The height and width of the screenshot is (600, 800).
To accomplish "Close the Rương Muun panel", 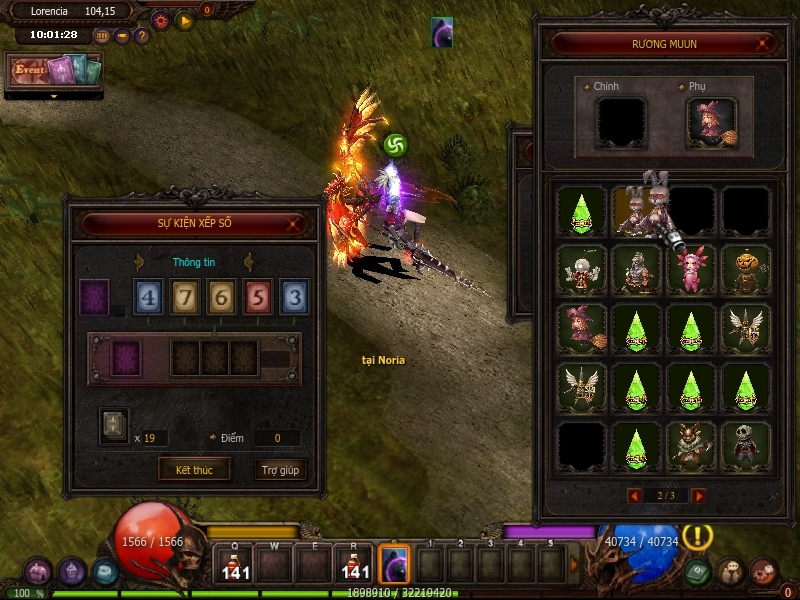I will pyautogui.click(x=764, y=44).
